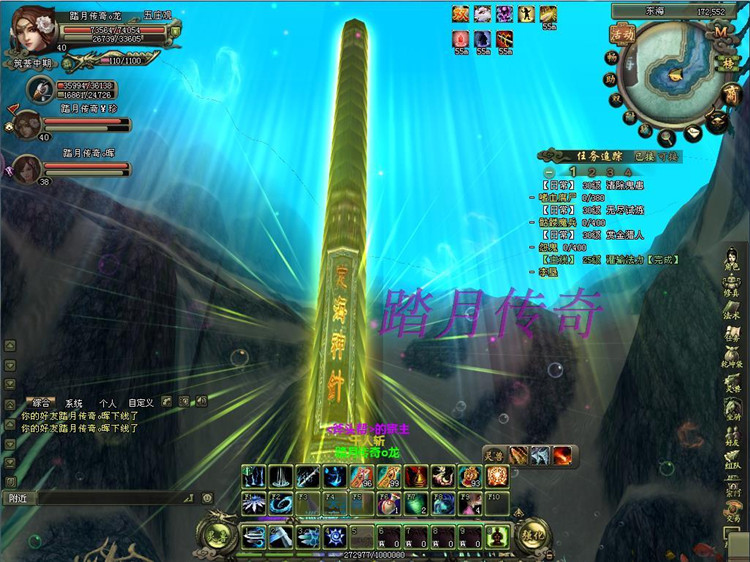This screenshot has height=562, width=750.
Task: Click the 榜 rankings button
Action: coord(731,63)
